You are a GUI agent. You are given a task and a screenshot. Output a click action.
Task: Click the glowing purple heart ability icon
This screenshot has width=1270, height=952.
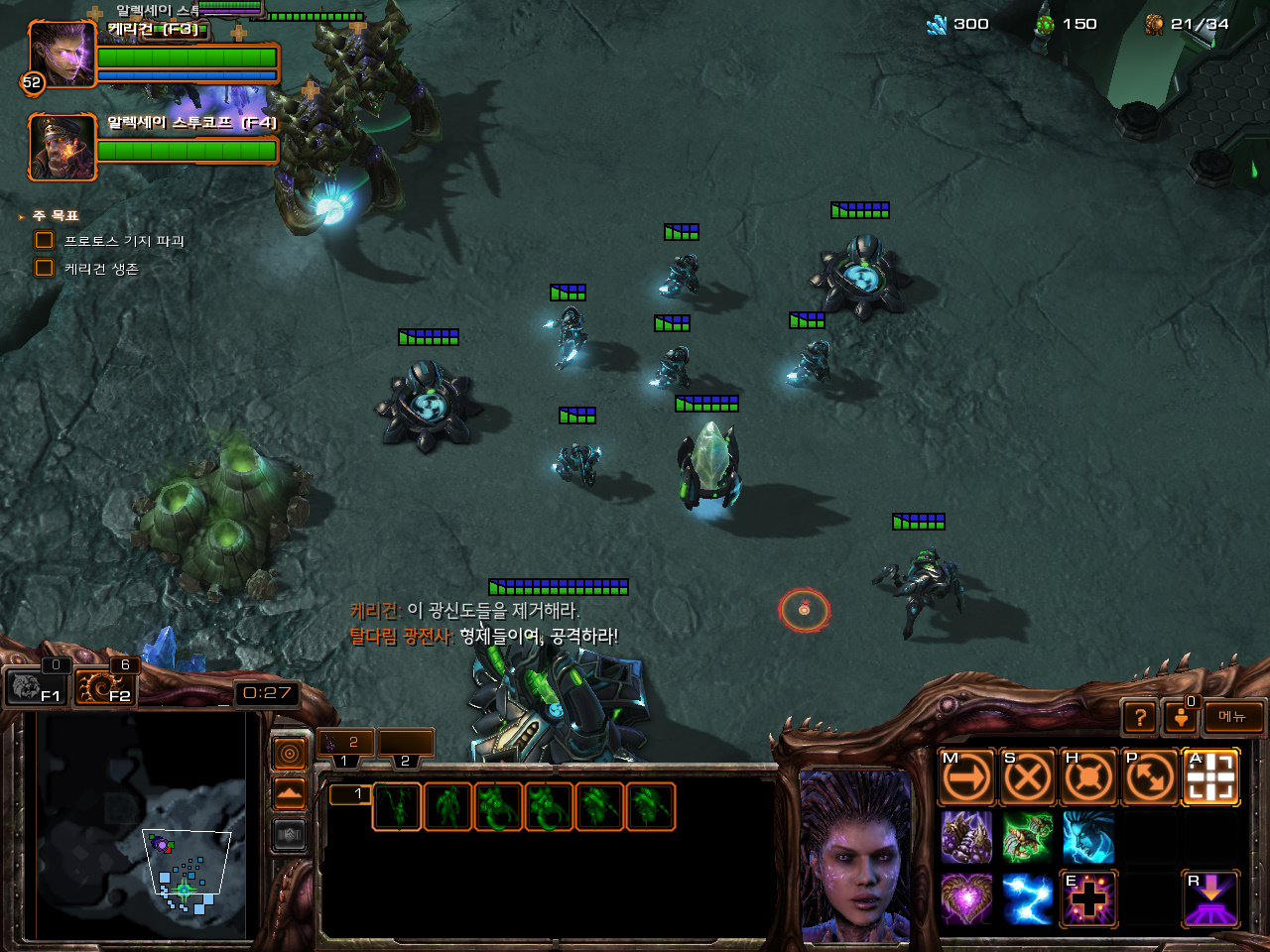point(966,899)
